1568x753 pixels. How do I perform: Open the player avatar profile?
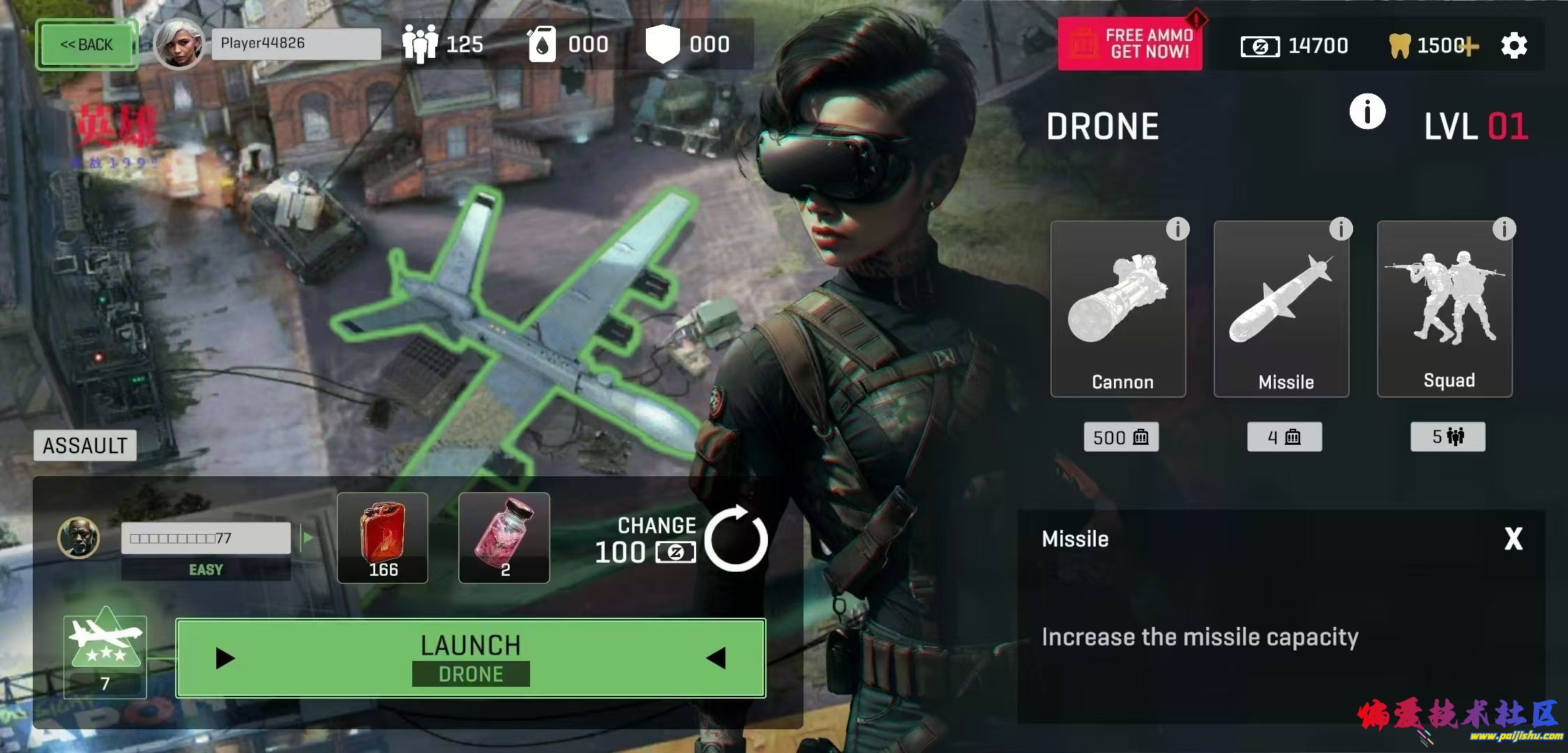tap(179, 44)
